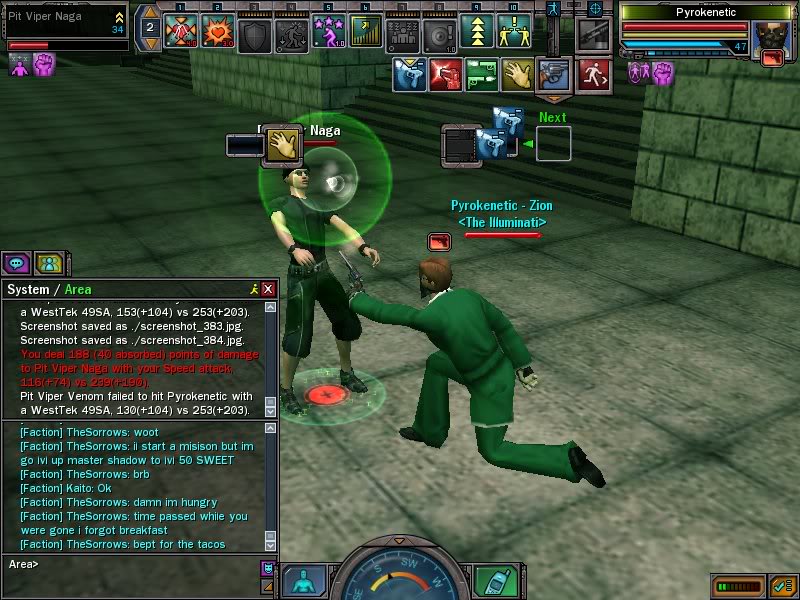
Task: Open the team members group icon
Action: pyautogui.click(x=48, y=263)
